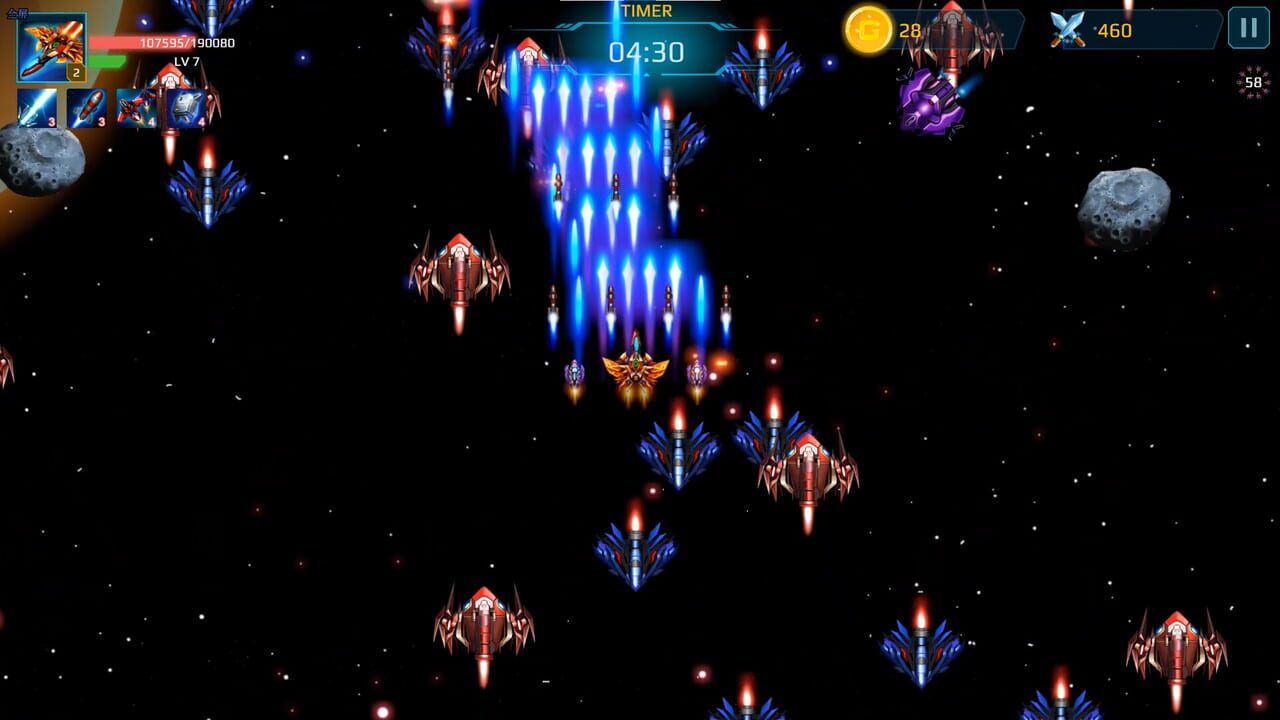1280x720 pixels.
Task: Click the fullscreen text in the top-left corner
Action: [18, 12]
